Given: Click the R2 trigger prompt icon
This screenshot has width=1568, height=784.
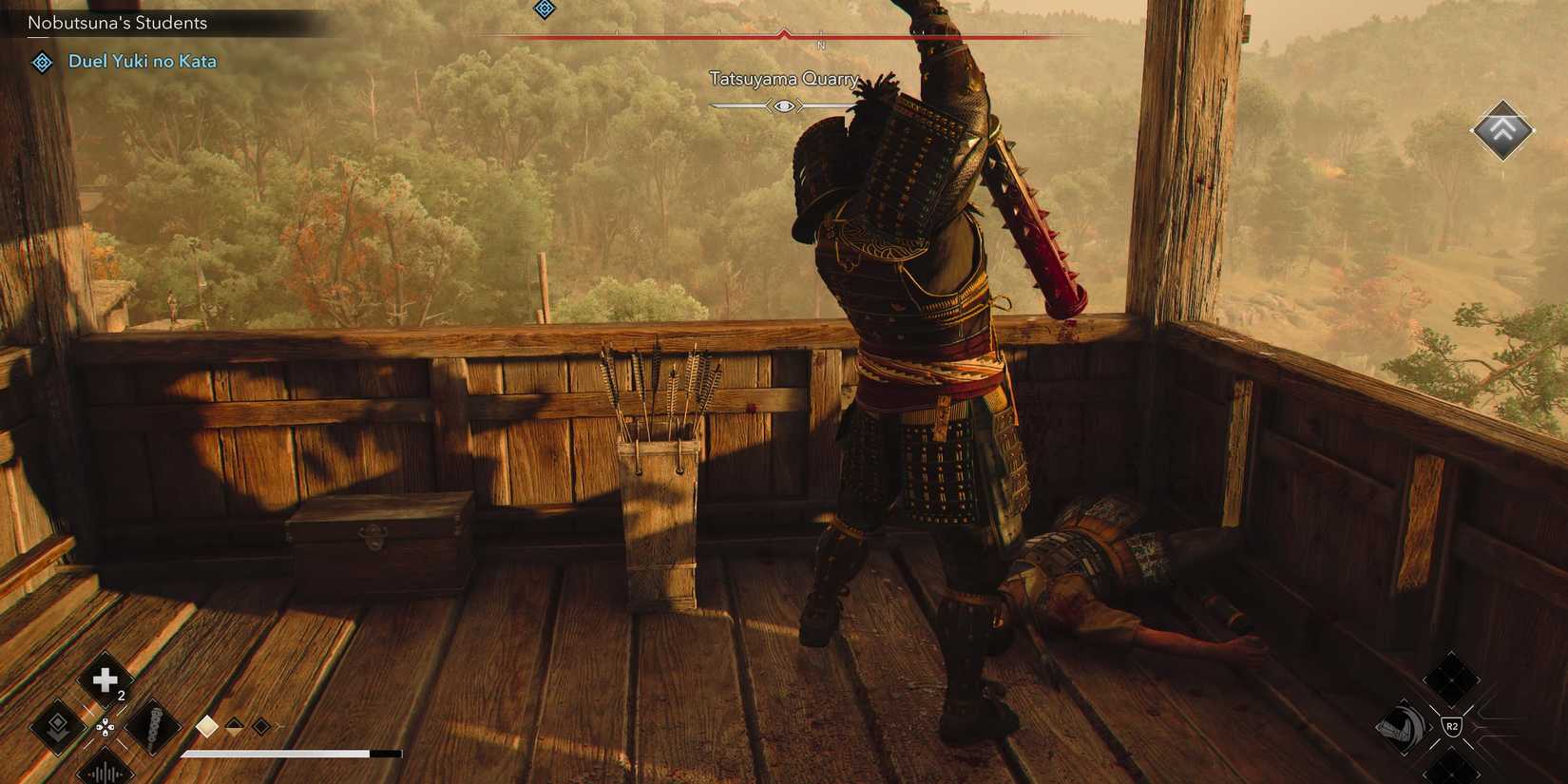Looking at the screenshot, I should coord(1452,726).
